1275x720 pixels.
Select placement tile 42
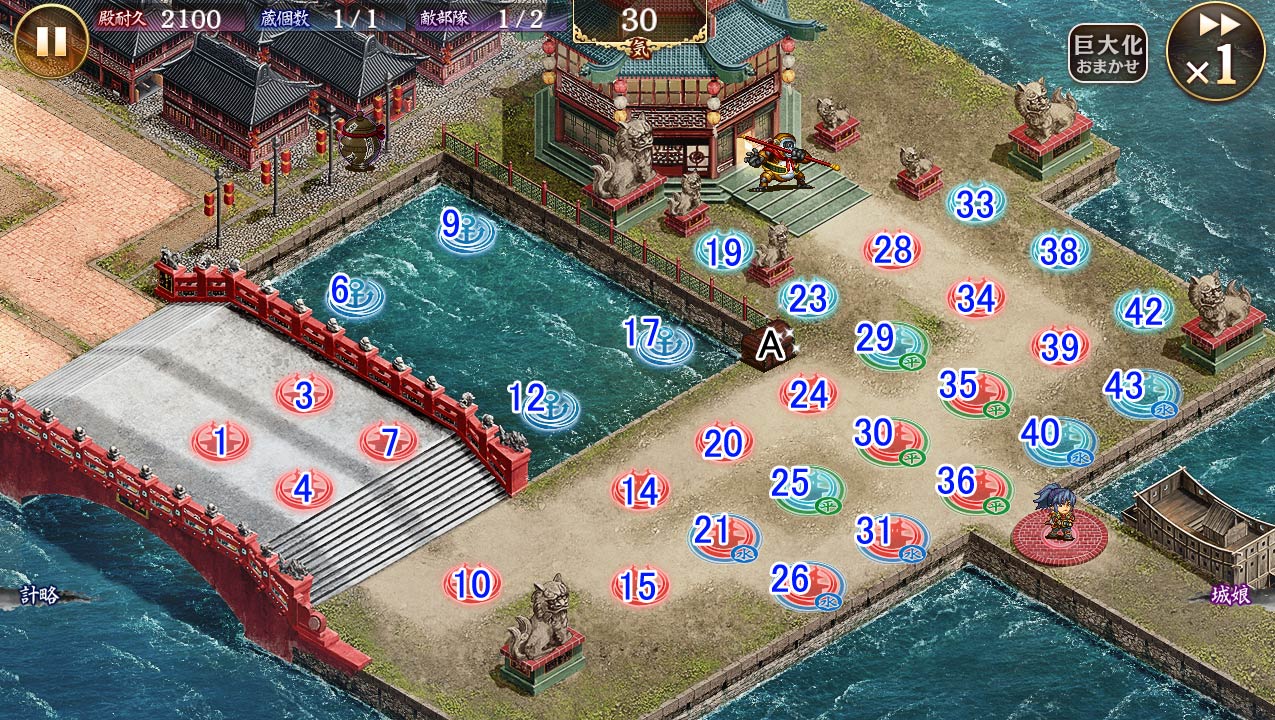(x=1144, y=312)
